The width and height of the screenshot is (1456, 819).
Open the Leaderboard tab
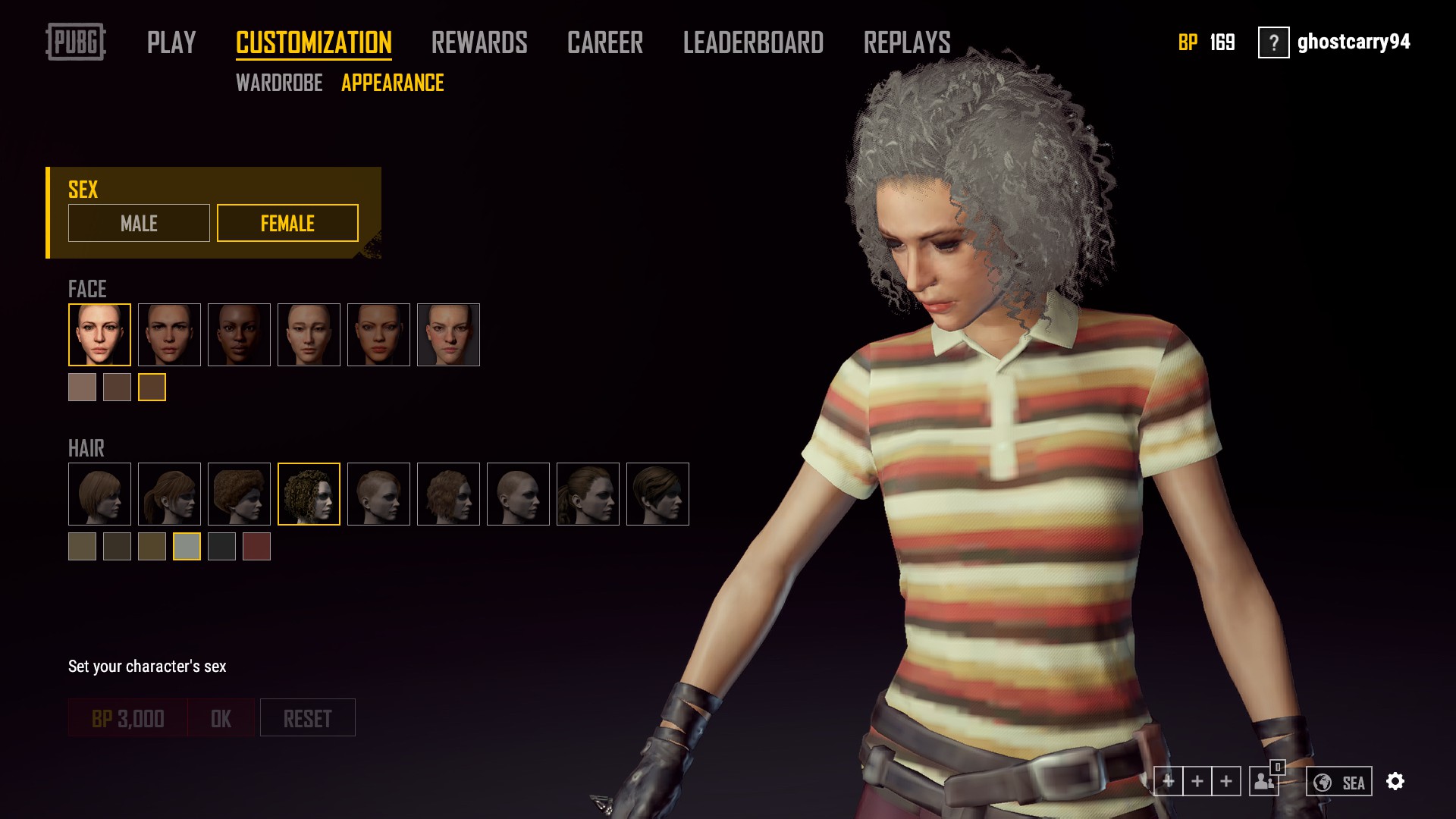[753, 42]
